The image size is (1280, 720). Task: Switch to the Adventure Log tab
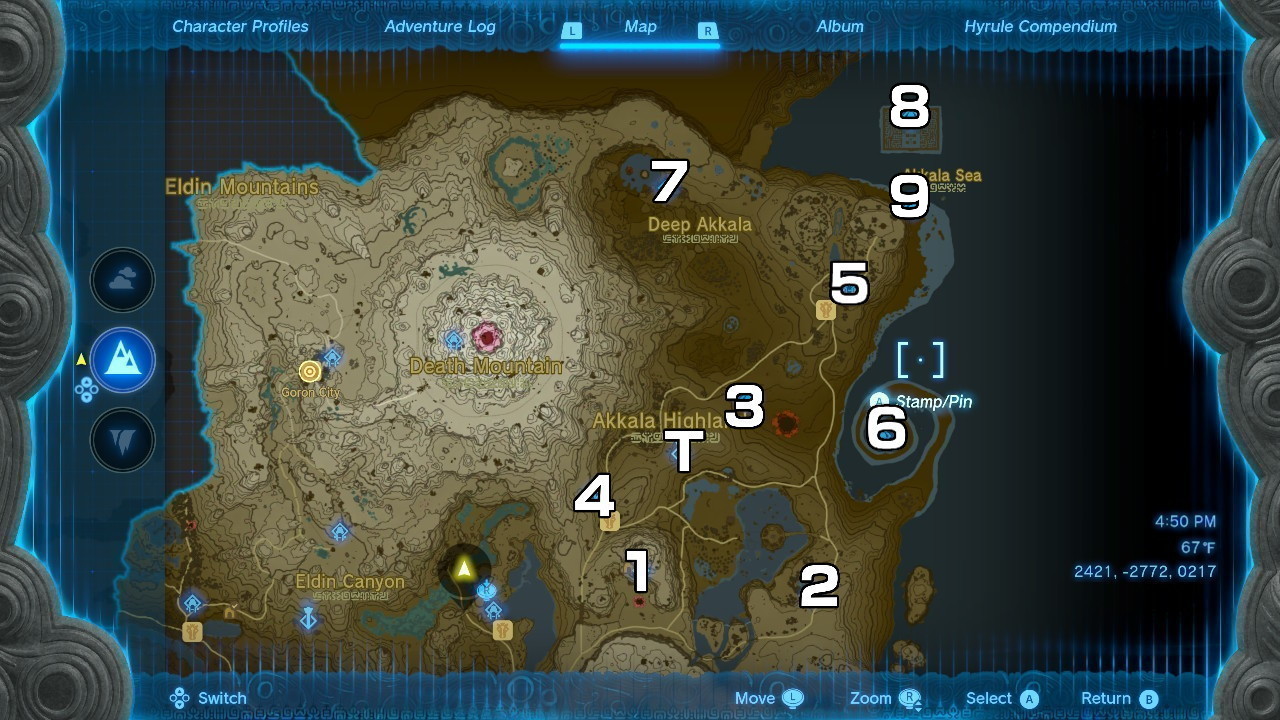[441, 27]
